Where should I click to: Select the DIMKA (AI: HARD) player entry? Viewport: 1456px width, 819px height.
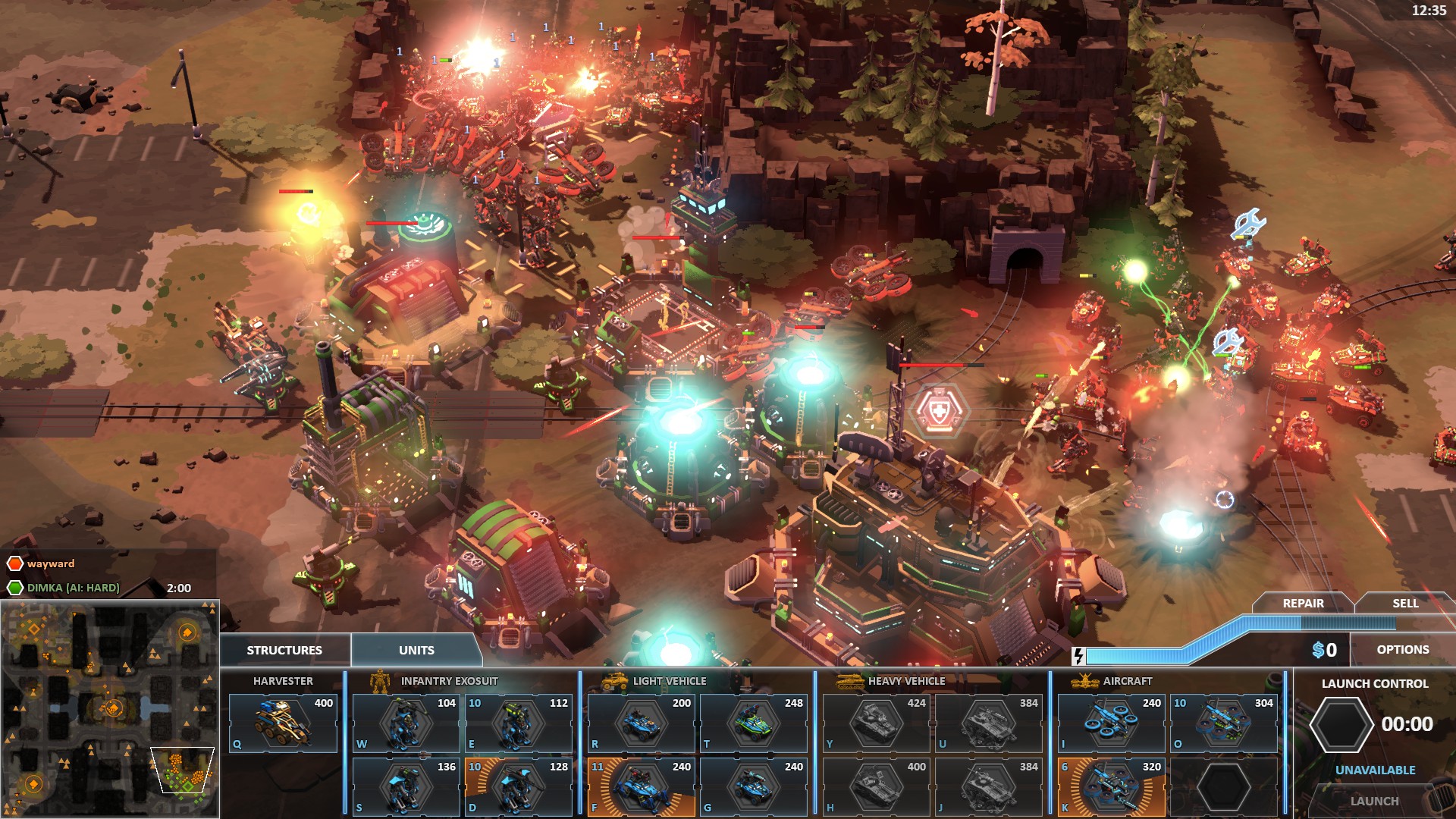(x=73, y=588)
